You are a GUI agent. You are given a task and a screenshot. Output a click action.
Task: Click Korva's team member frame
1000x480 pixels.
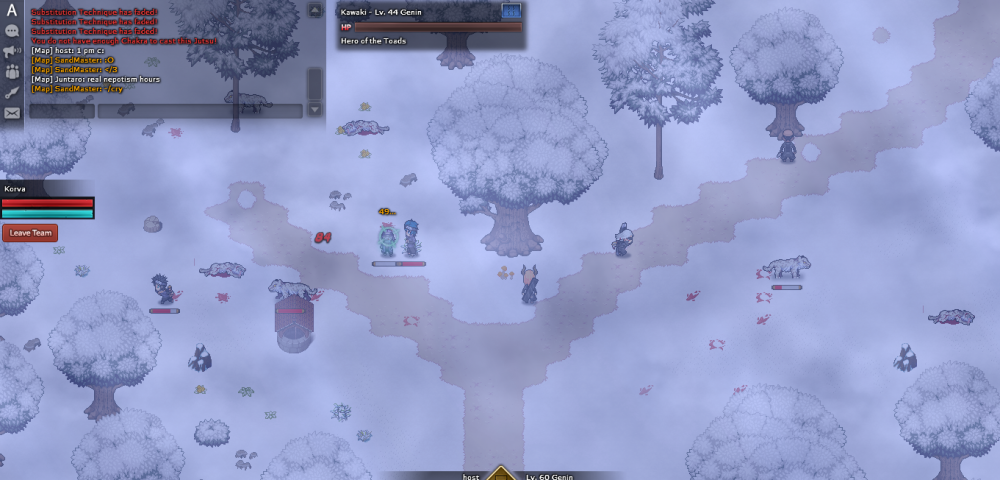(x=48, y=202)
